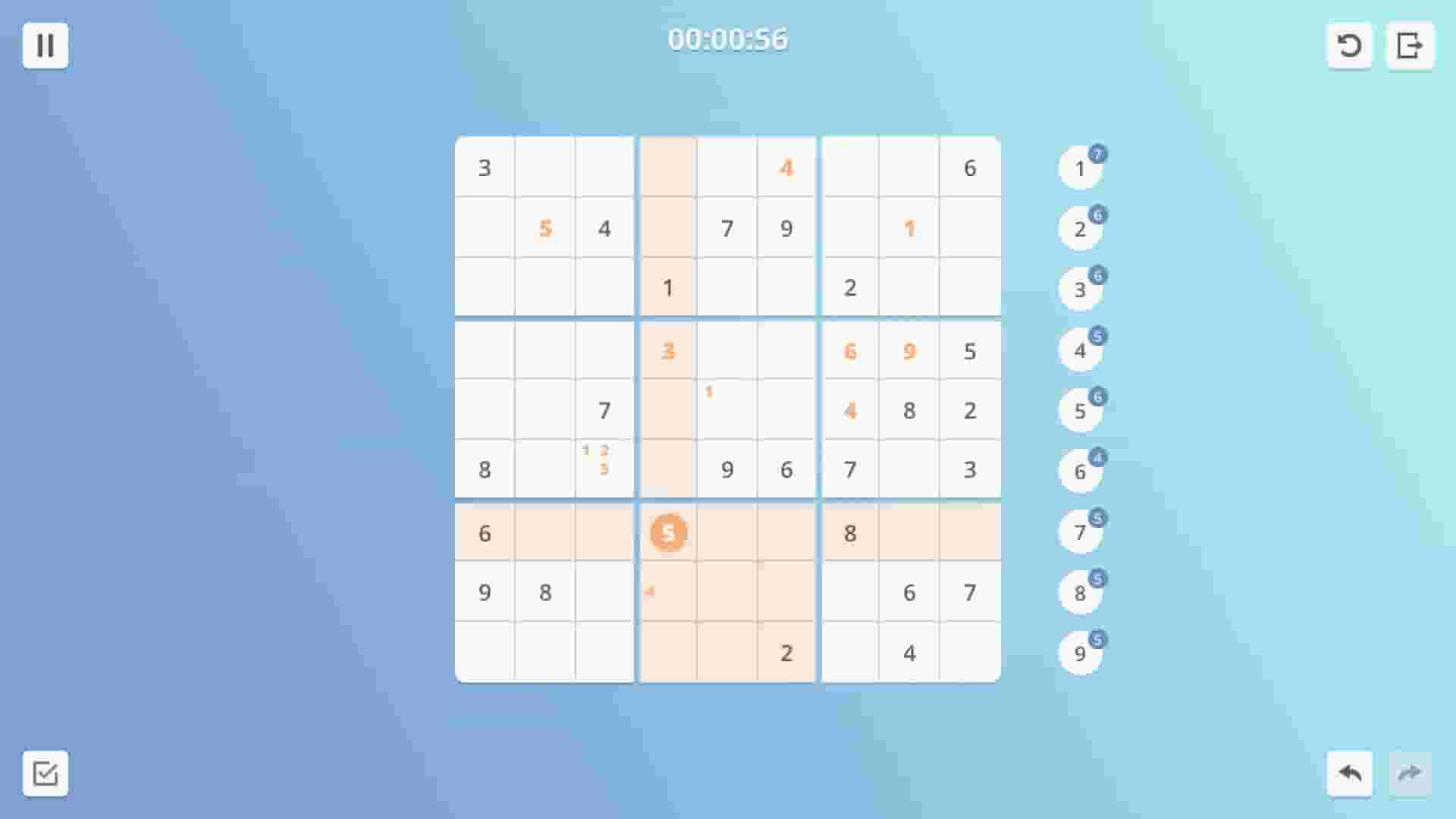Toggle pencil note mode
Image resolution: width=1456 pixels, height=819 pixels.
tap(45, 774)
